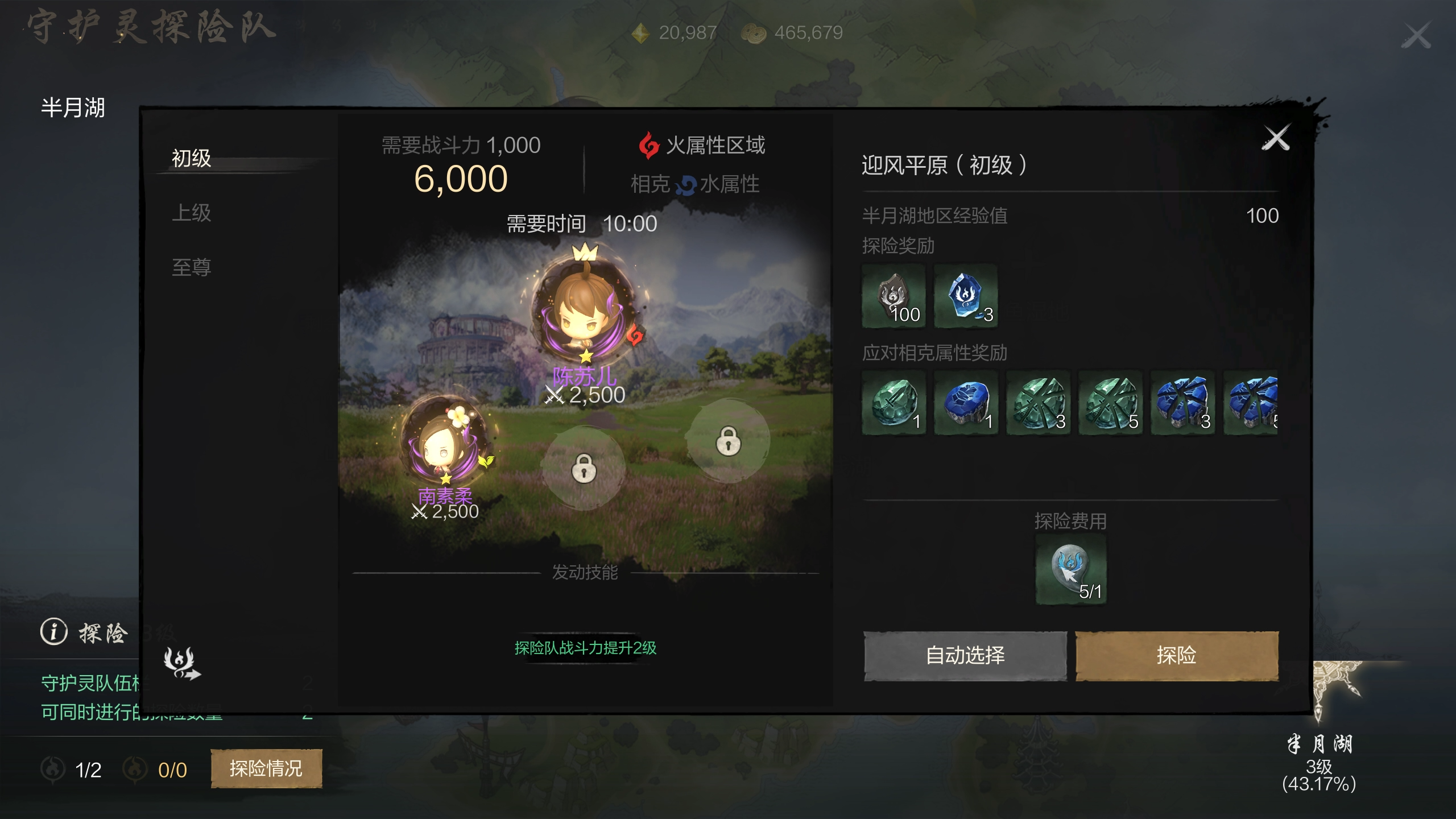Open the 100 spirit stone reward item
The height and width of the screenshot is (819, 1456).
[x=893, y=296]
